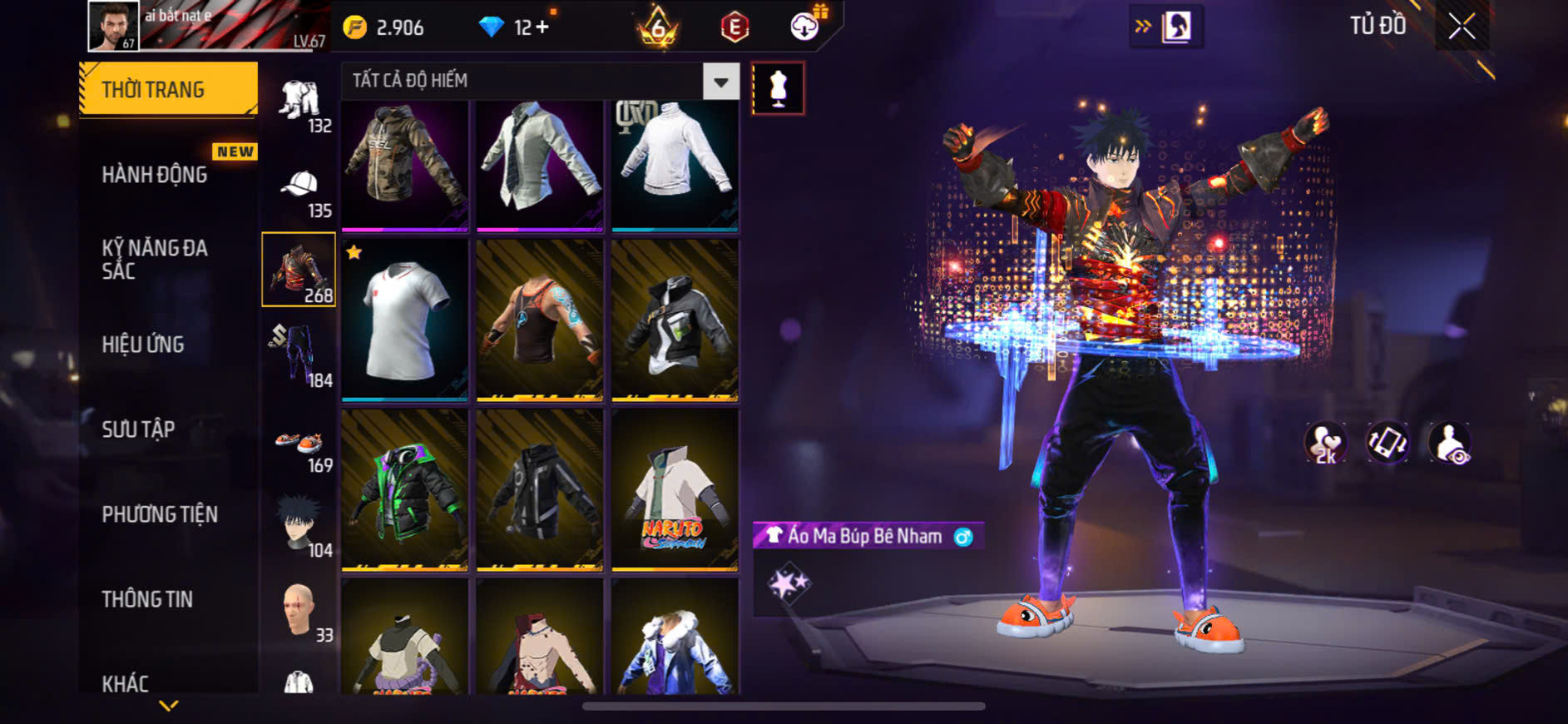
Task: Select the hat category with 135 items
Action: pyautogui.click(x=299, y=193)
